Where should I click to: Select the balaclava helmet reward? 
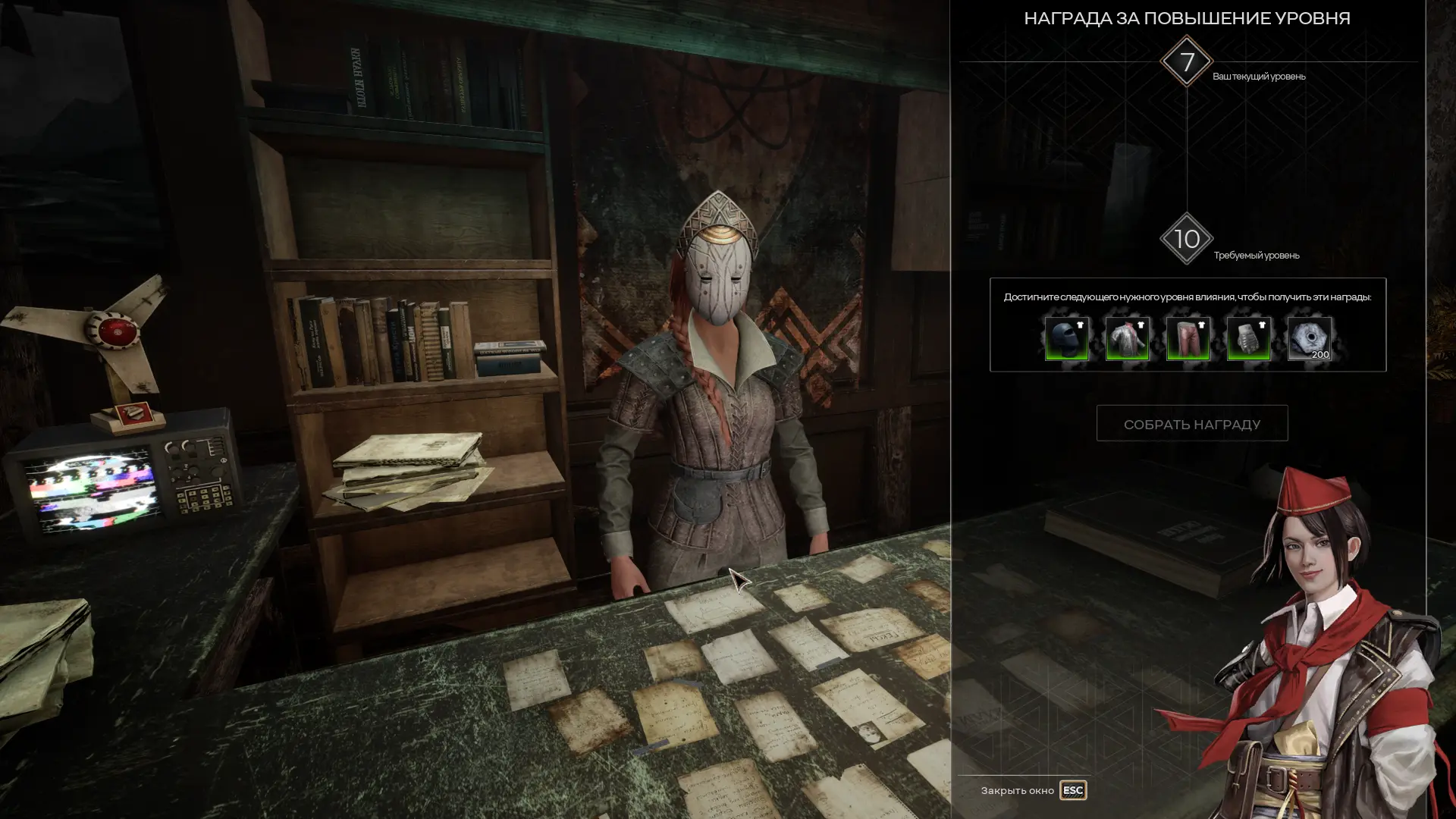click(x=1066, y=338)
